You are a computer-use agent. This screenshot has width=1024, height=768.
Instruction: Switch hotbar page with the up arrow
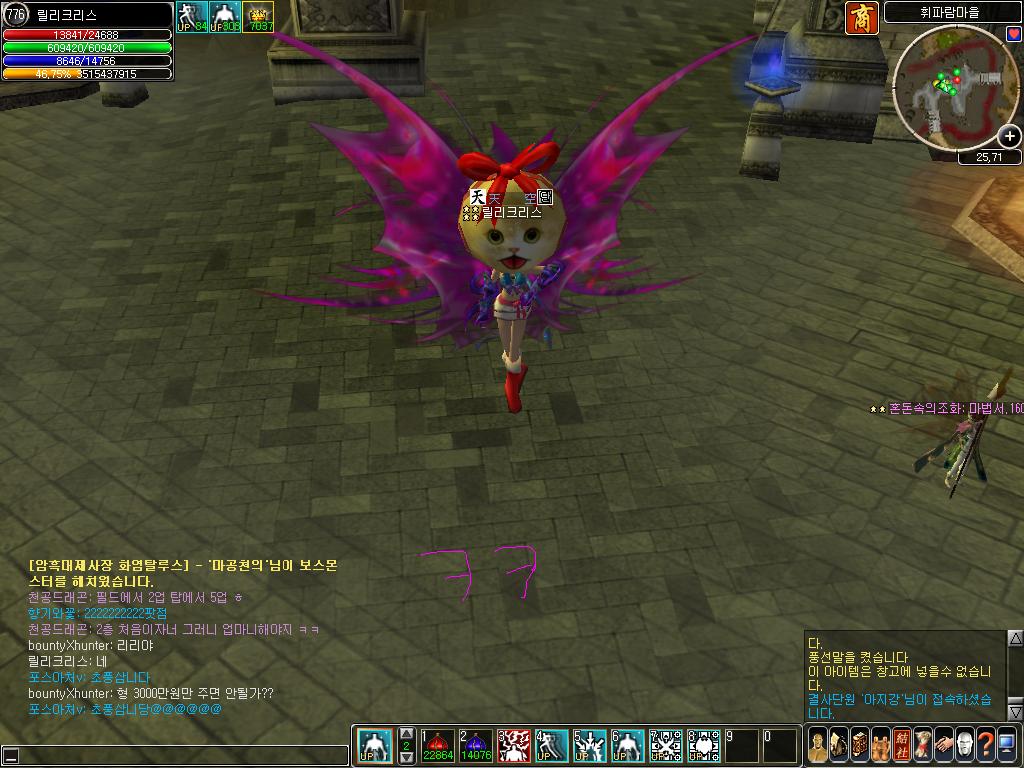(x=407, y=734)
